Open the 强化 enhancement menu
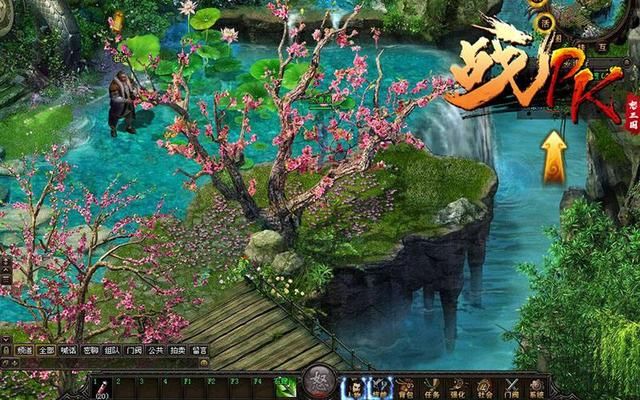640x400 pixels. pyautogui.click(x=457, y=387)
